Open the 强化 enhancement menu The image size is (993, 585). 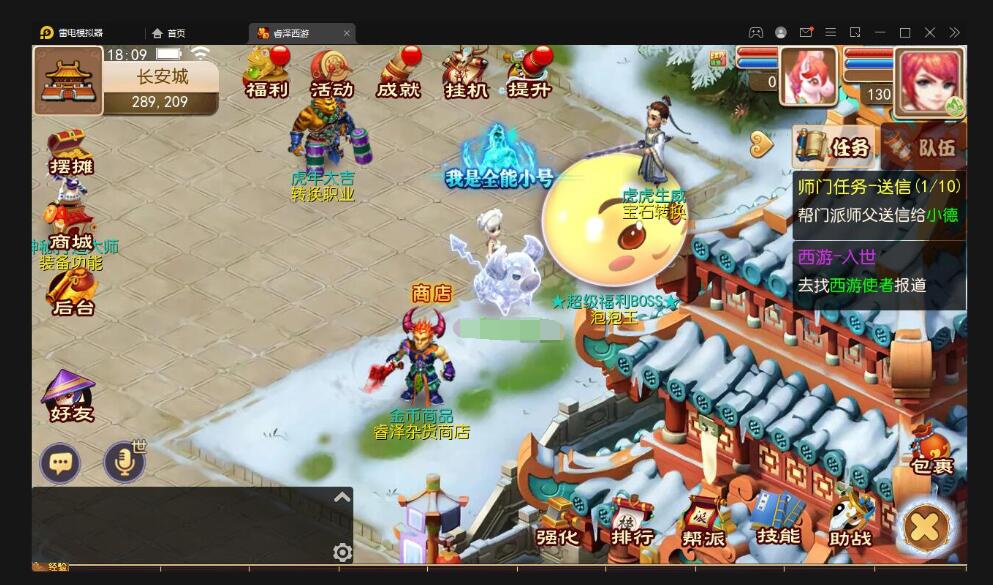tap(556, 523)
